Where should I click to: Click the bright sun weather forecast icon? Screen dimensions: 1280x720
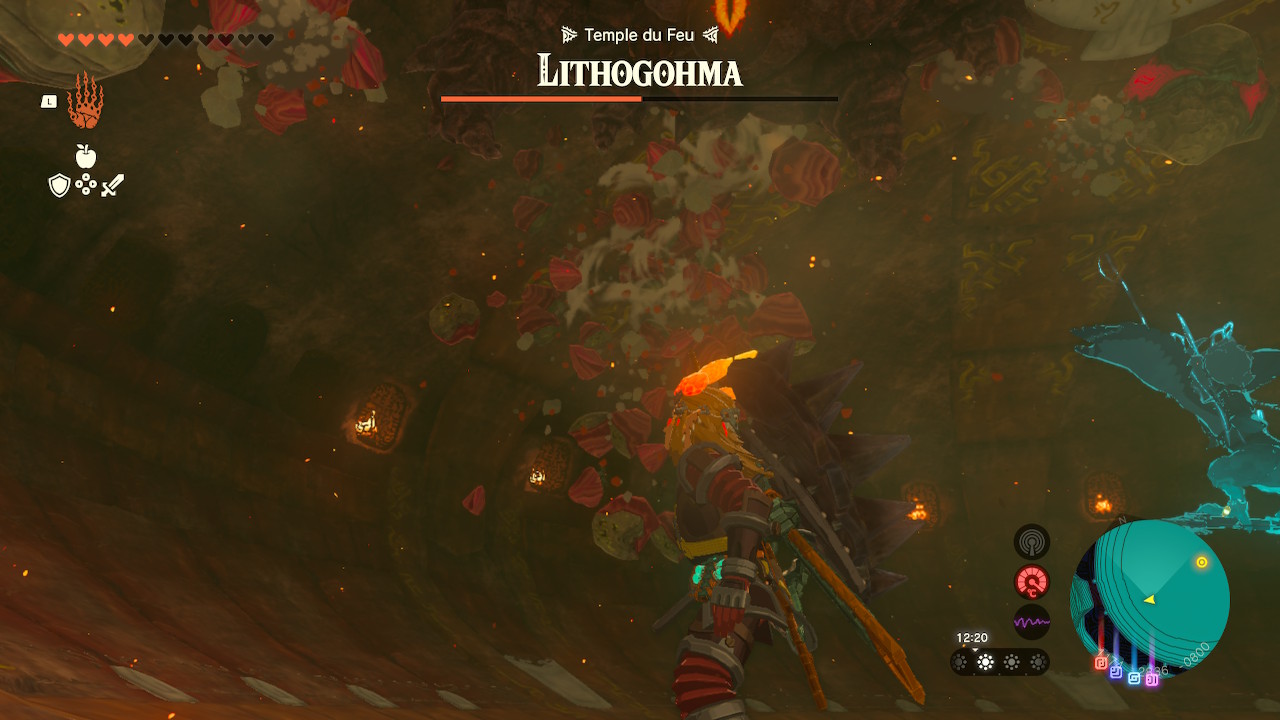[x=986, y=662]
